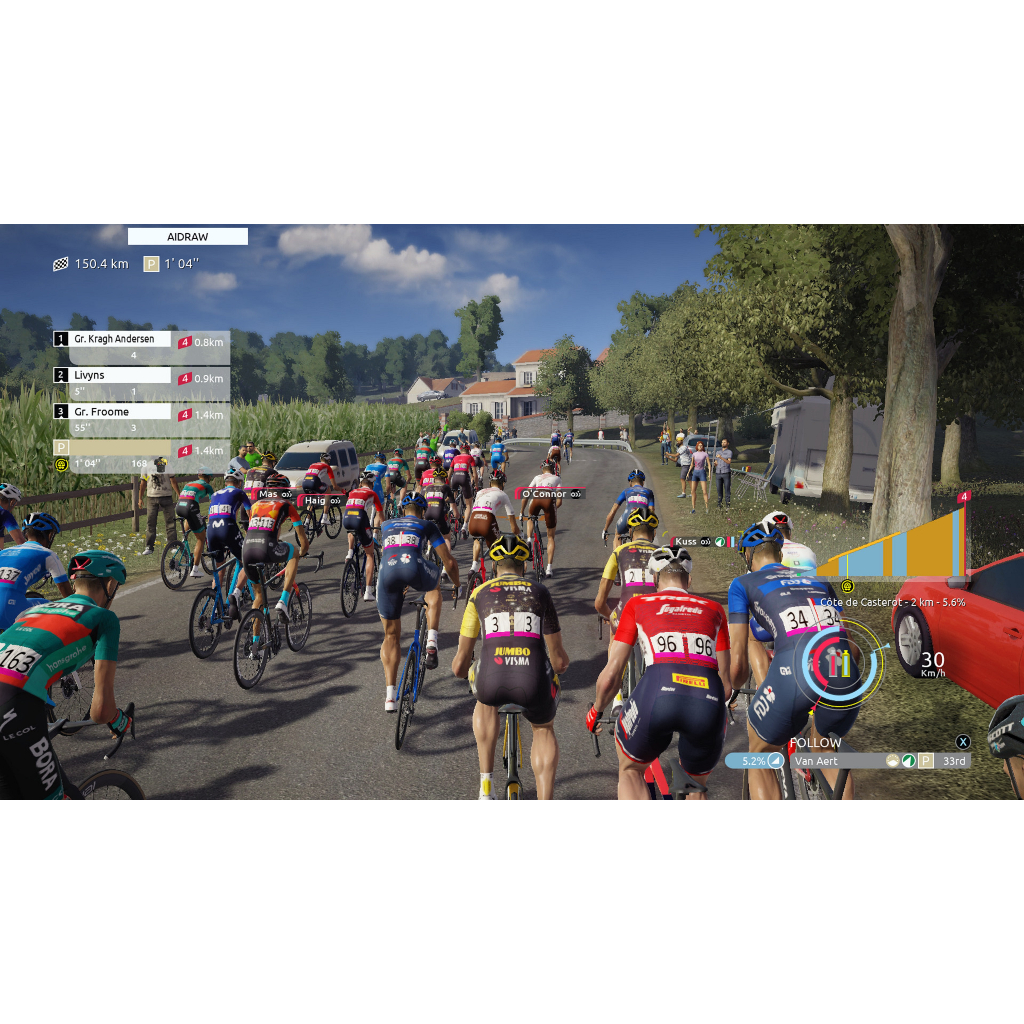Image resolution: width=1024 pixels, height=1024 pixels.
Task: Click the yellow rider marker on climb profile
Action: pyautogui.click(x=847, y=586)
